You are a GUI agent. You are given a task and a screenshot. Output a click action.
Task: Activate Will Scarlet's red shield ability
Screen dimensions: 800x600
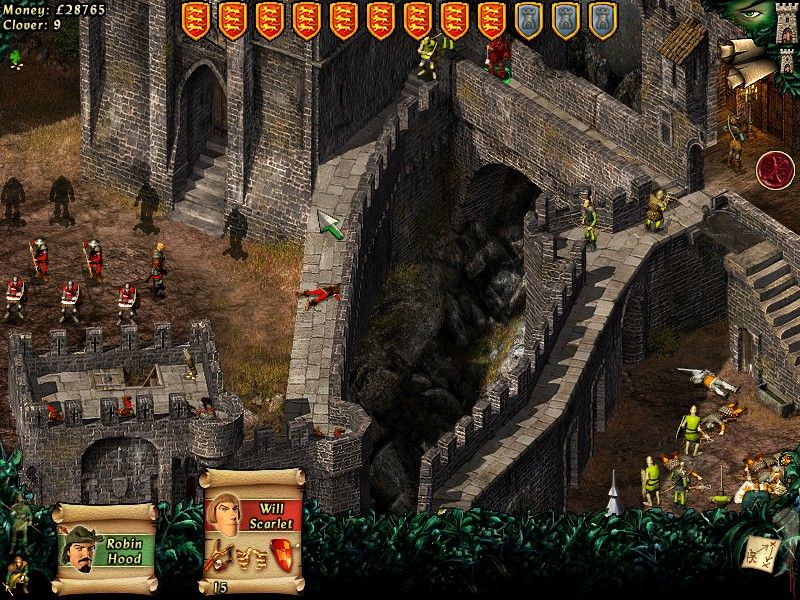282,553
